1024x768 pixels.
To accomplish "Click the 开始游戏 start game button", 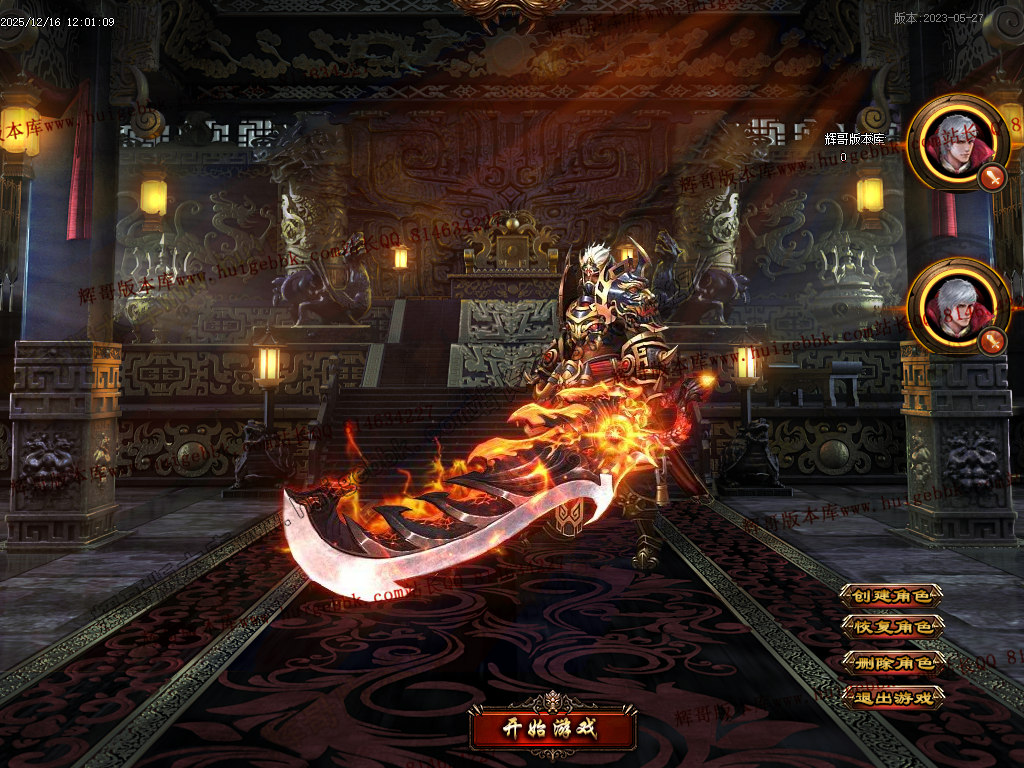I will (x=553, y=727).
